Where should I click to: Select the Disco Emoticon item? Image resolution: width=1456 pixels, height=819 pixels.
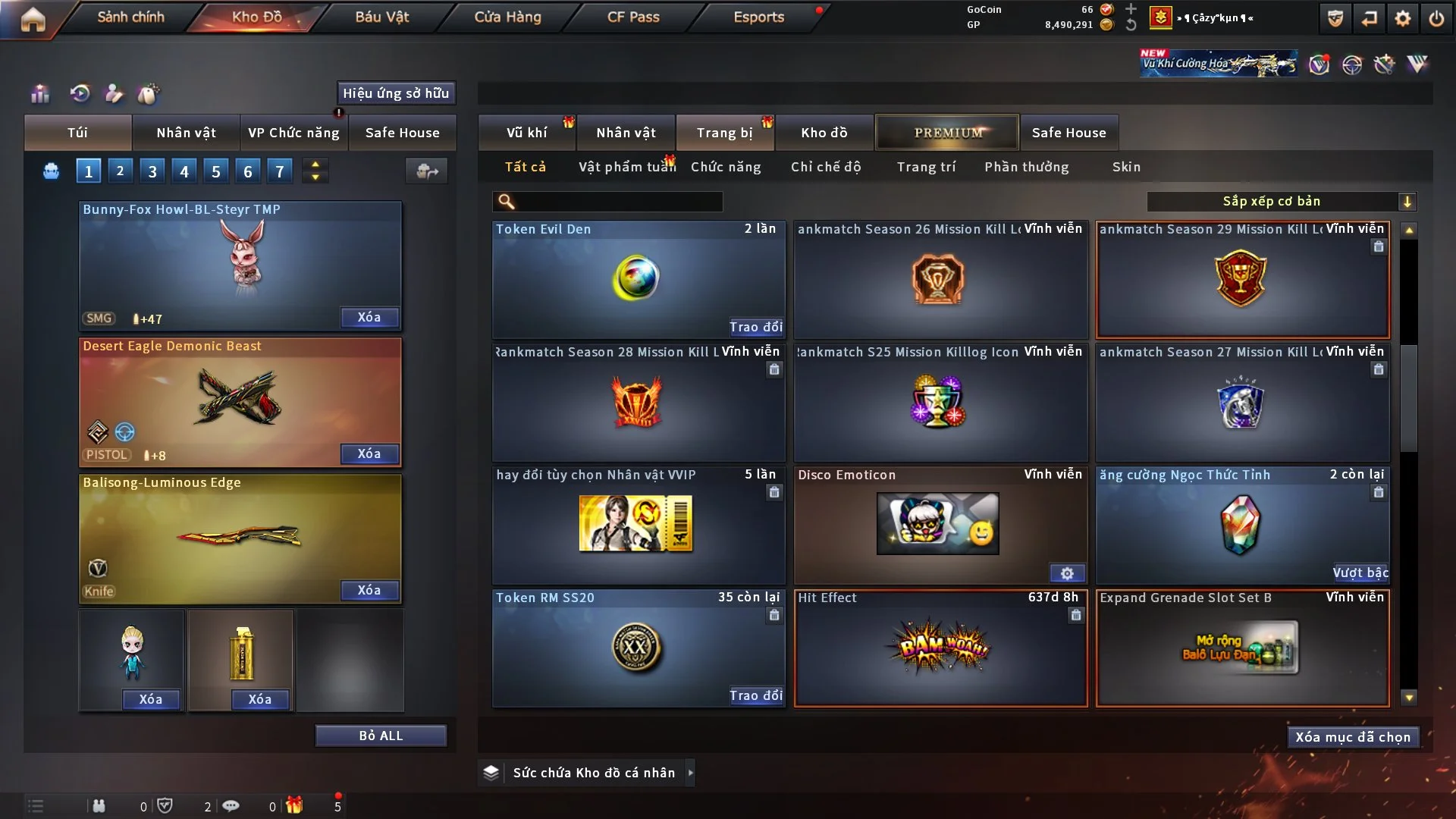tap(939, 525)
